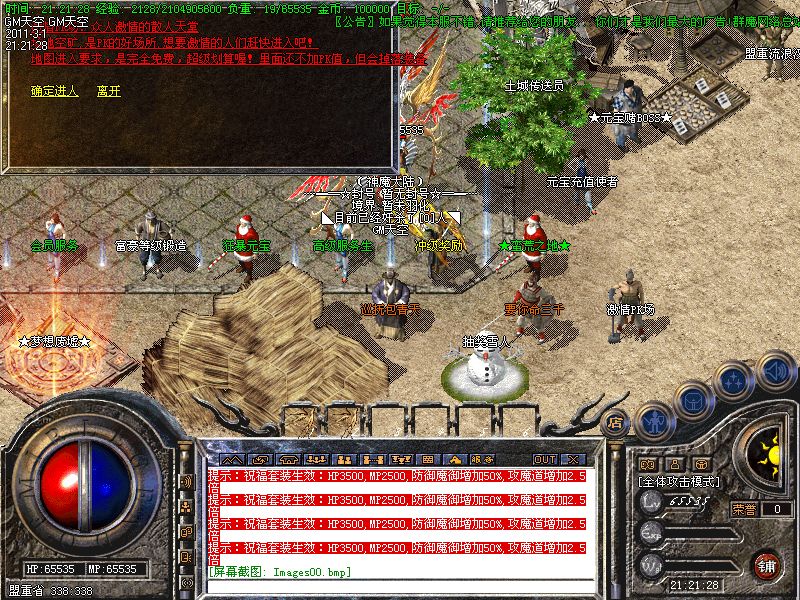Switch the 全体攻击模式 attack mode label
Viewport: 800px width, 600px height.
coord(680,481)
